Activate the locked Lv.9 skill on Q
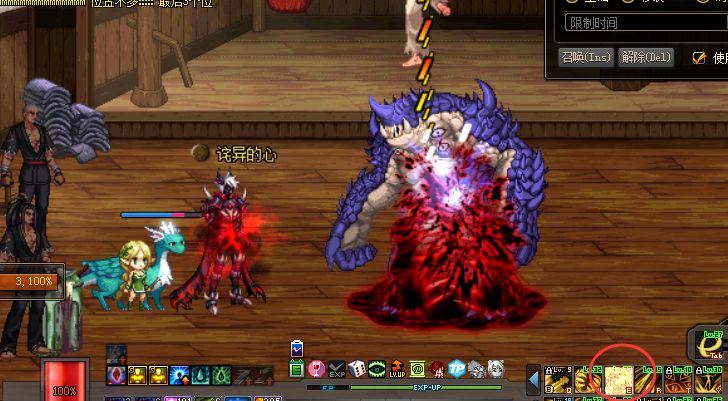 tap(558, 380)
